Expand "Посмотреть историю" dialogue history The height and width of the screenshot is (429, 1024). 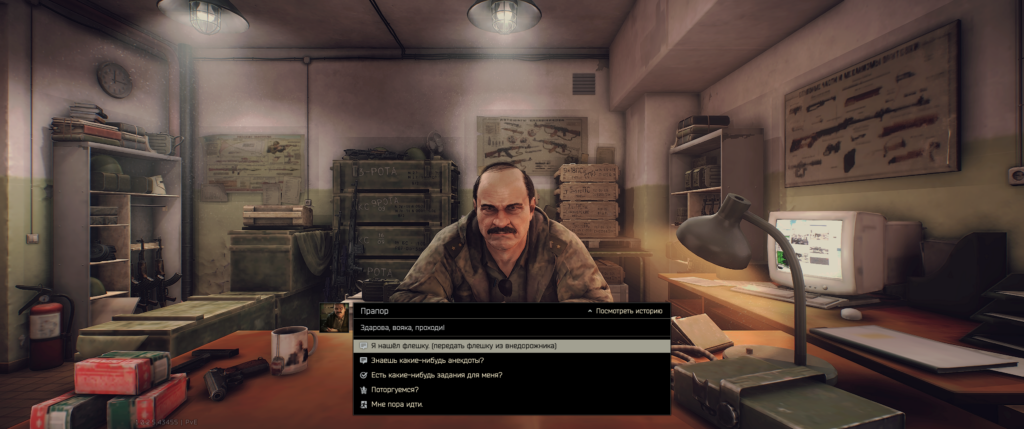click(x=625, y=312)
